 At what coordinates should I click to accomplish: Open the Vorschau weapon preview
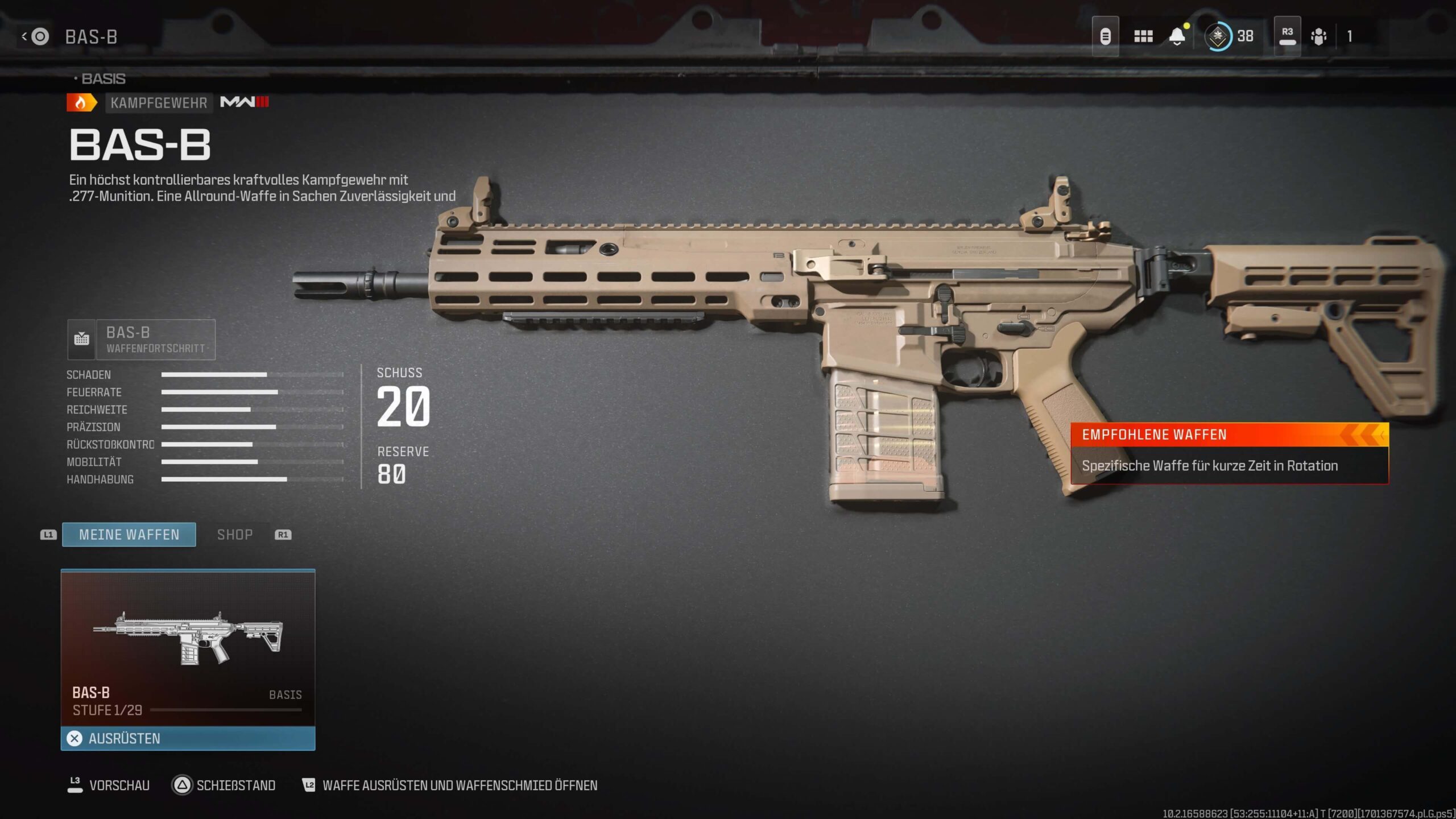109,785
